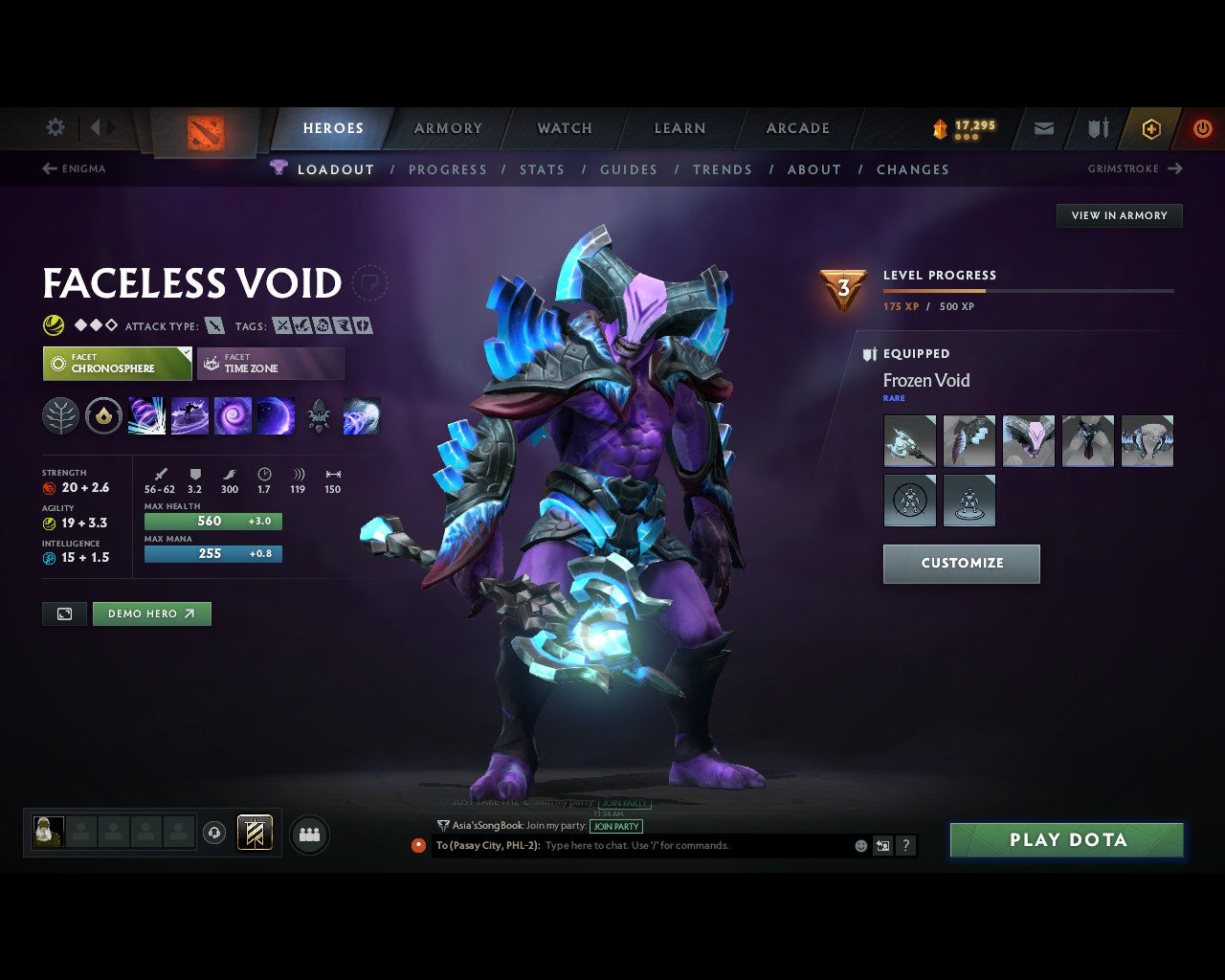1225x980 pixels.
Task: Switch to the Time Zone facet
Action: (270, 364)
